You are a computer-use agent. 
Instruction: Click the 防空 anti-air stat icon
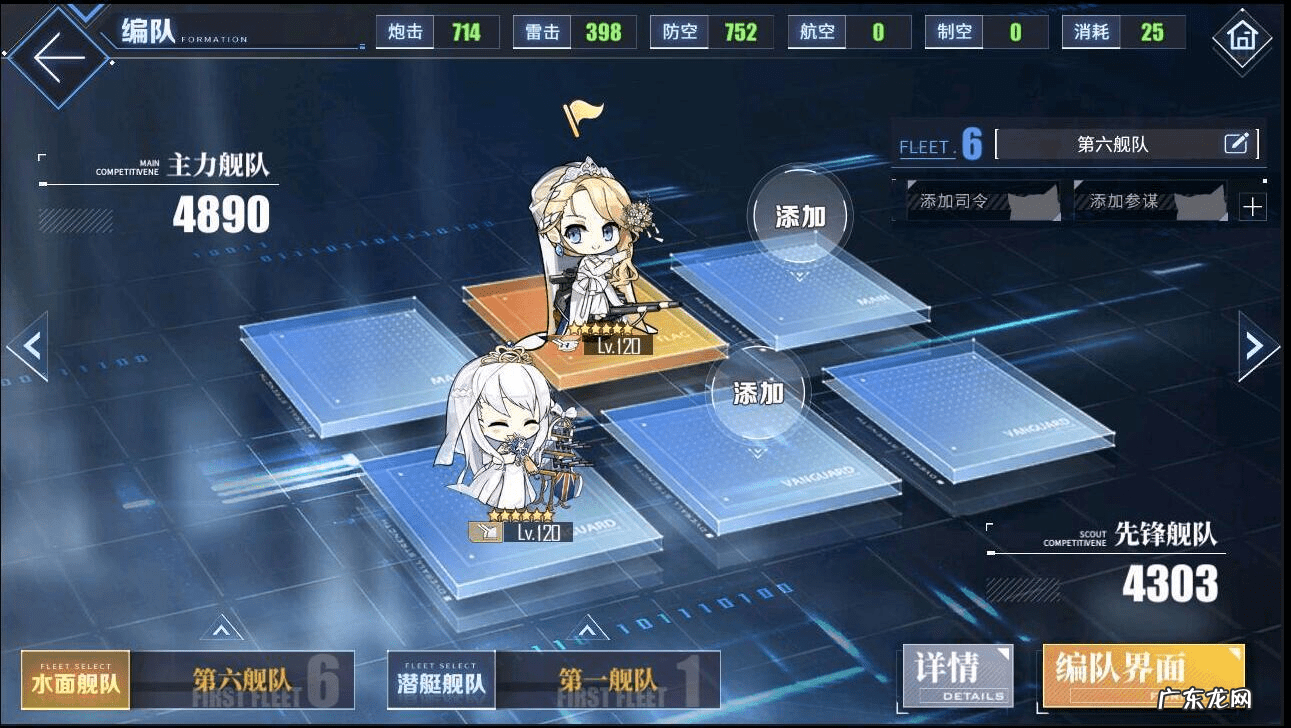point(679,31)
